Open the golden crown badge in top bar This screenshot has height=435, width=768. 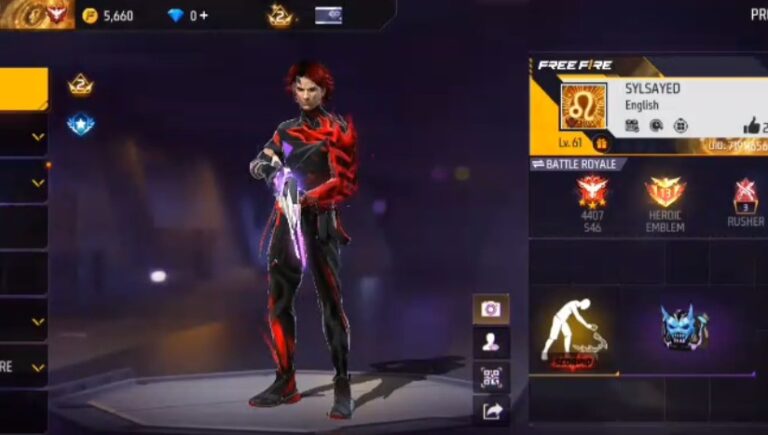[279, 15]
